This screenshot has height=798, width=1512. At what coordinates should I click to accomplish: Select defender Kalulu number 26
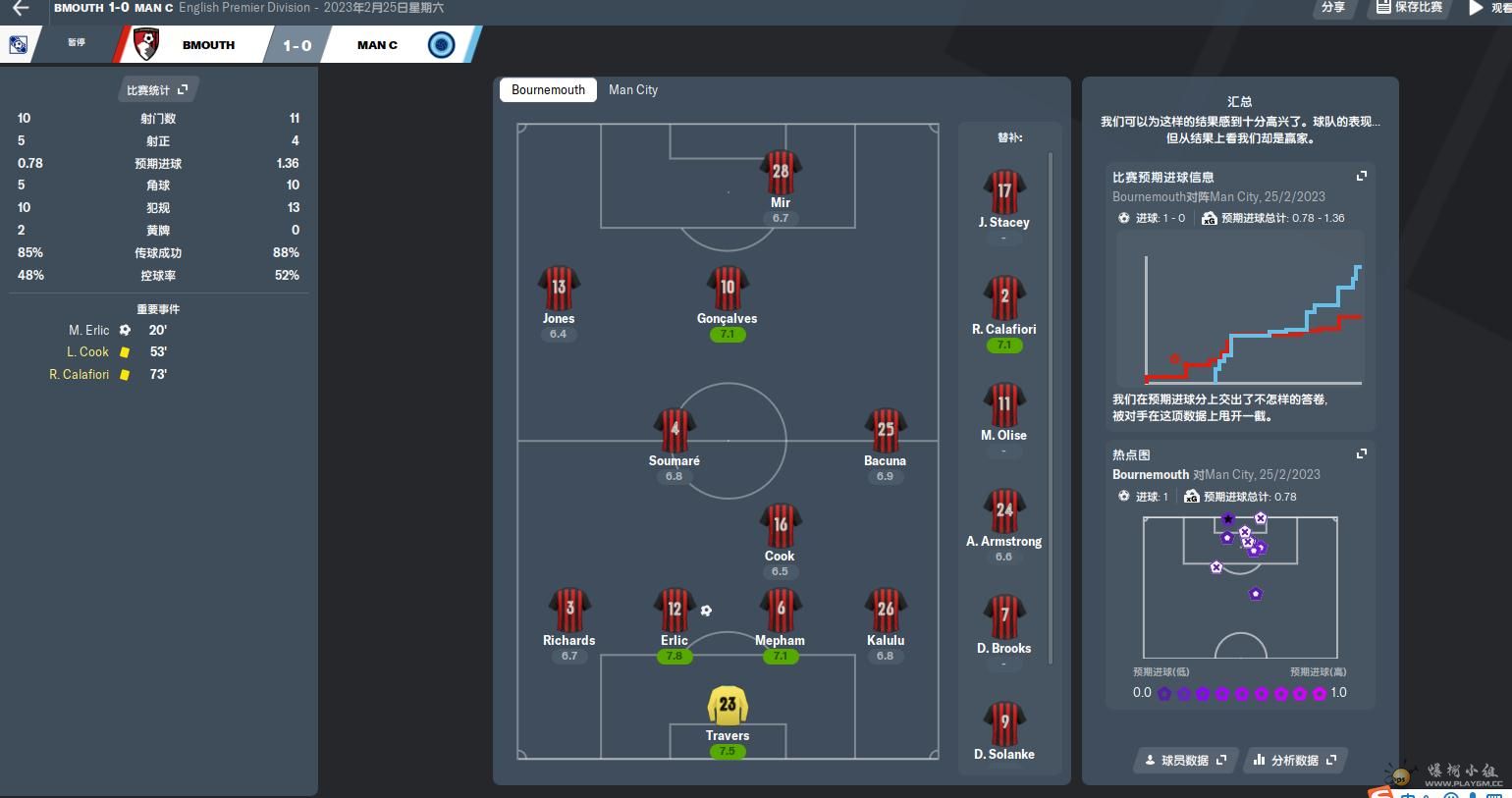point(886,614)
